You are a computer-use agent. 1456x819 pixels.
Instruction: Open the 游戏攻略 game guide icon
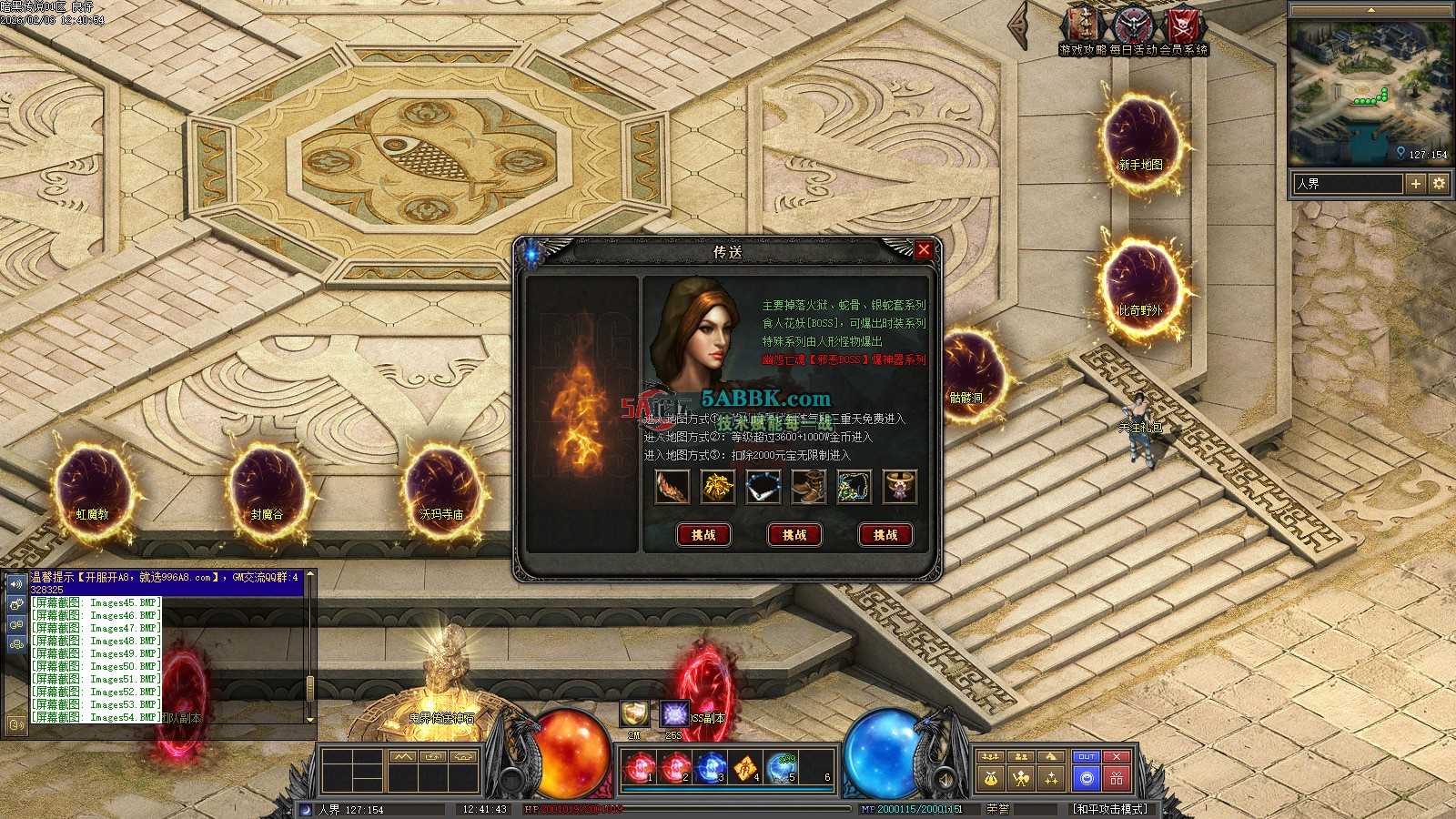click(1083, 27)
